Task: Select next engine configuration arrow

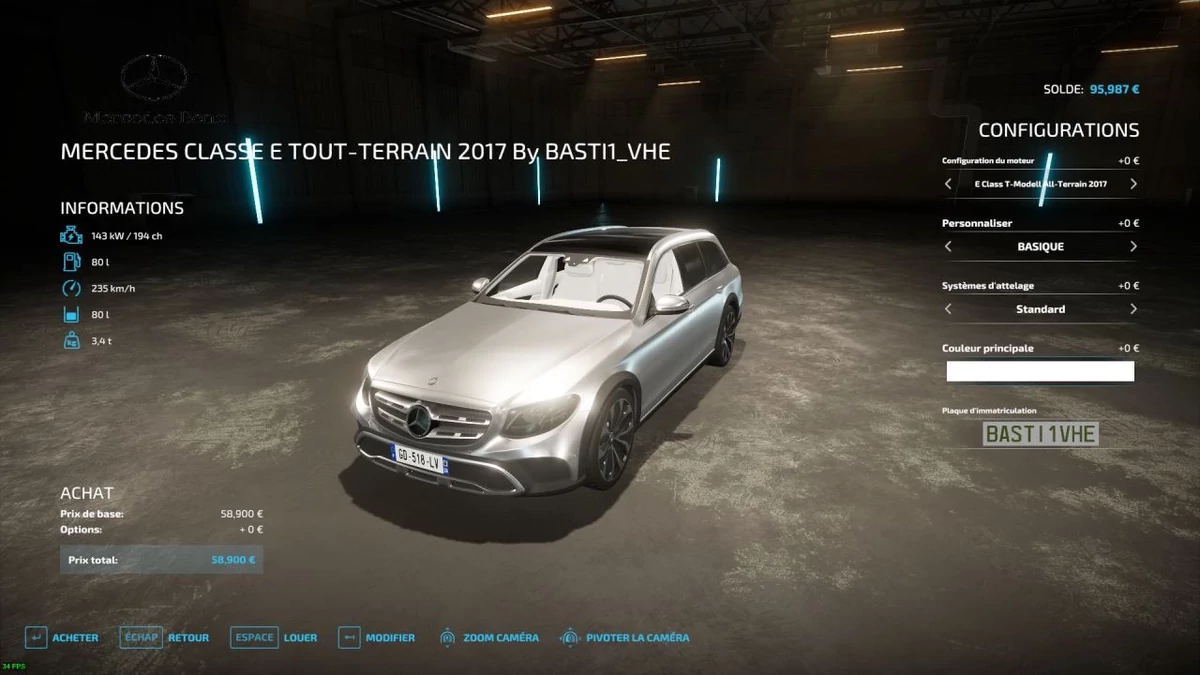Action: click(x=1133, y=184)
